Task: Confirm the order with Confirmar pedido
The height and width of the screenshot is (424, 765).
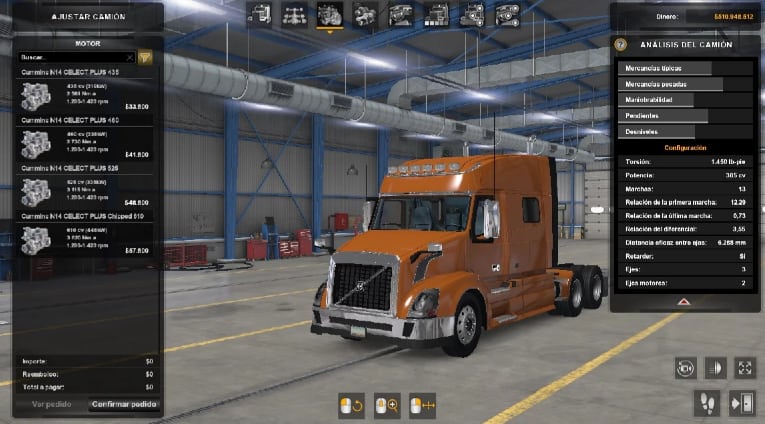Action: (124, 405)
